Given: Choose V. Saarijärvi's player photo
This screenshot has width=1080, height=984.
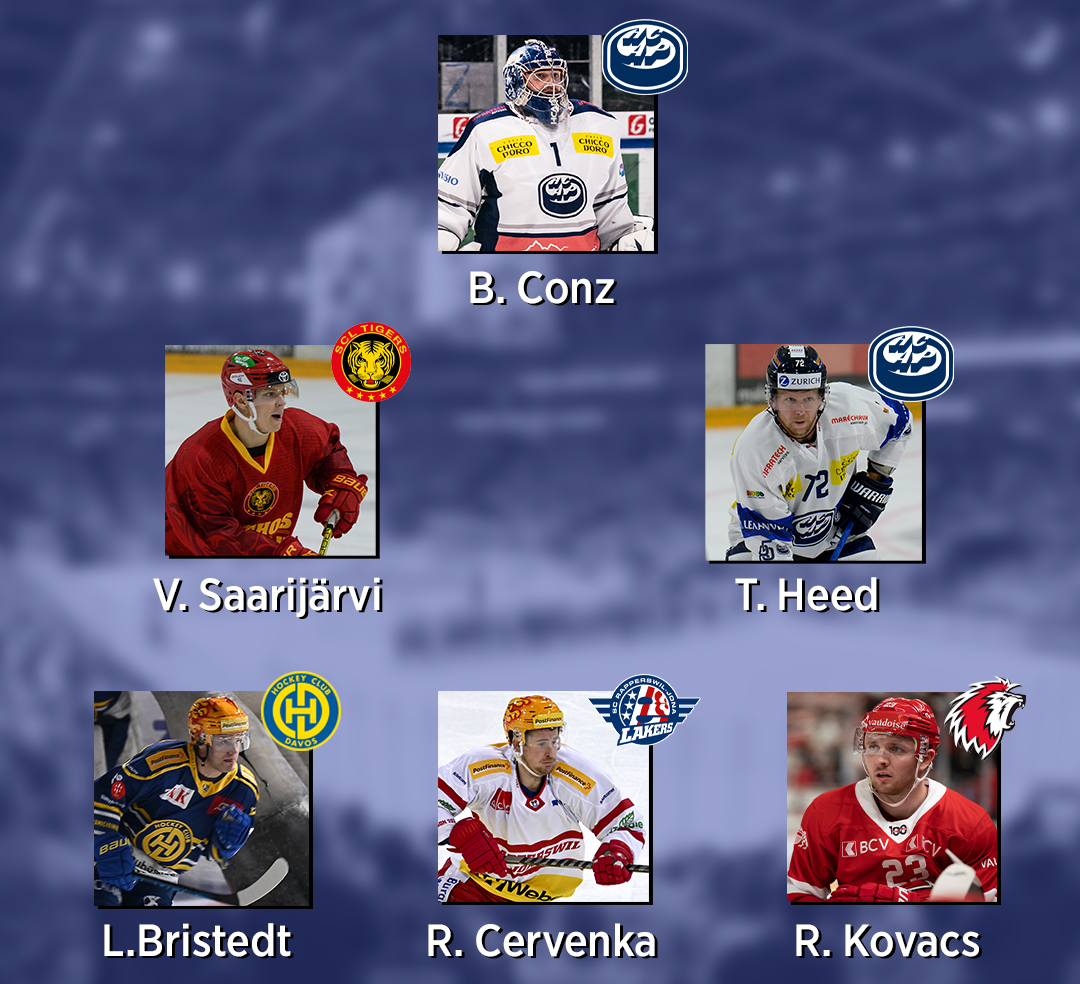Looking at the screenshot, I should pyautogui.click(x=270, y=451).
